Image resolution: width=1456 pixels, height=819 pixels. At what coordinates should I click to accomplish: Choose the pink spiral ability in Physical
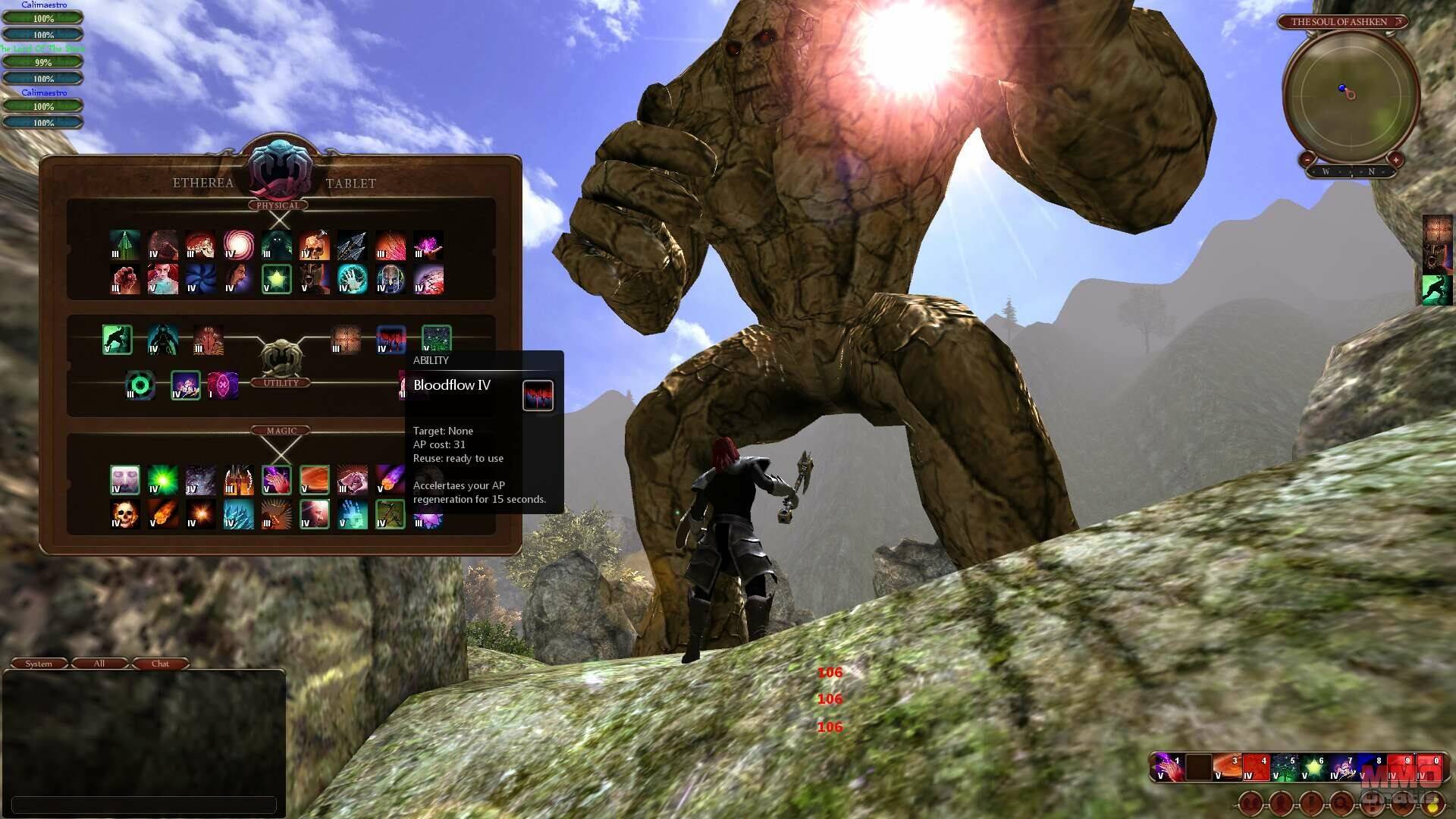pyautogui.click(x=239, y=245)
